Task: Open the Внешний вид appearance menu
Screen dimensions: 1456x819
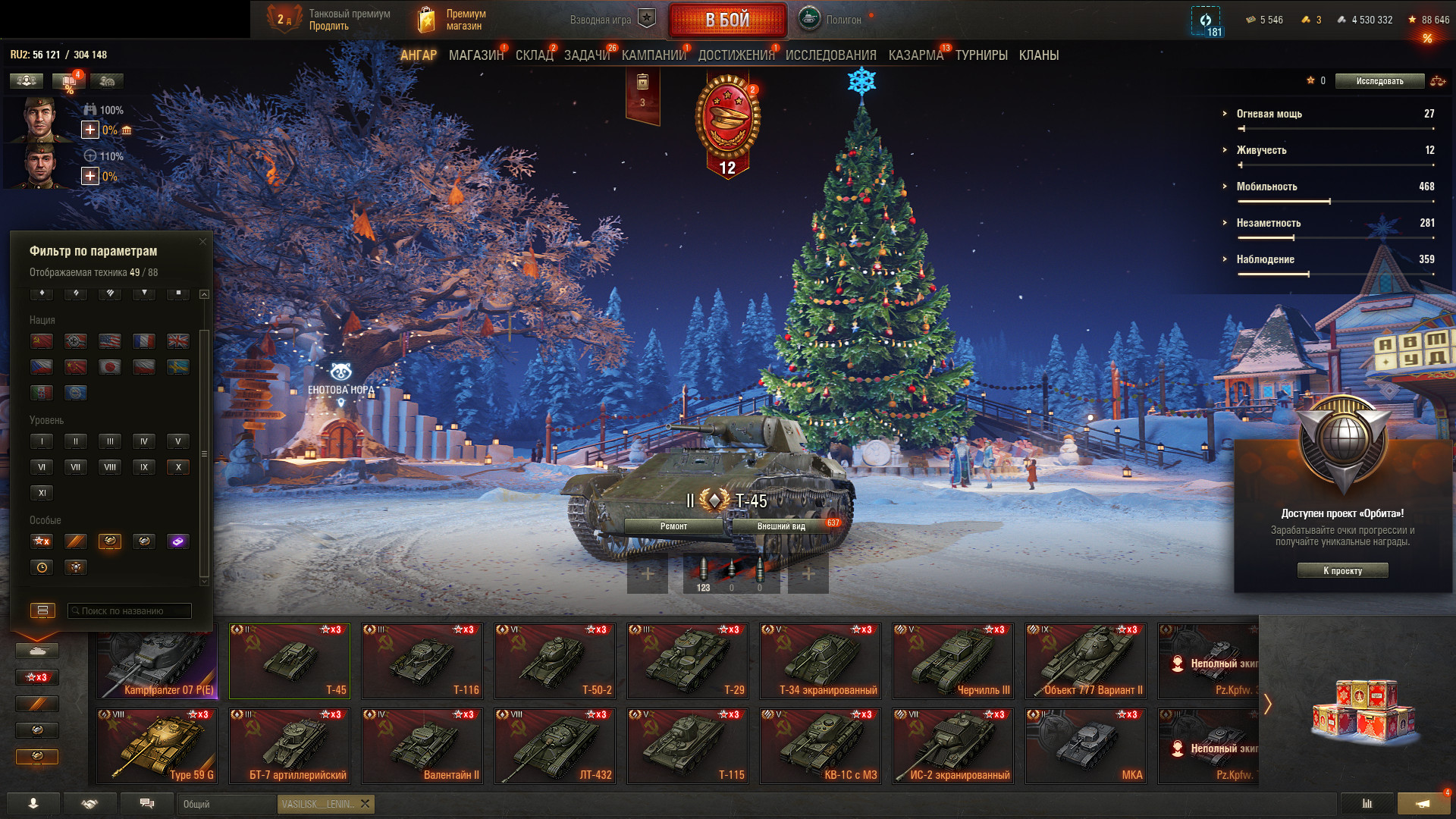Action: click(781, 526)
